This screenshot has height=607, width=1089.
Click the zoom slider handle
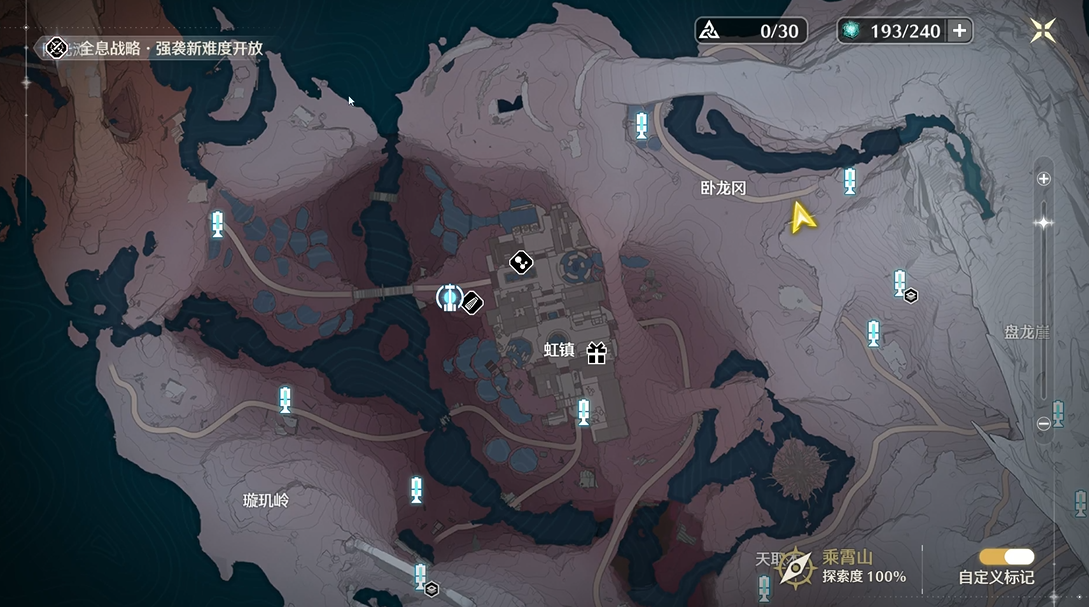click(x=1044, y=223)
